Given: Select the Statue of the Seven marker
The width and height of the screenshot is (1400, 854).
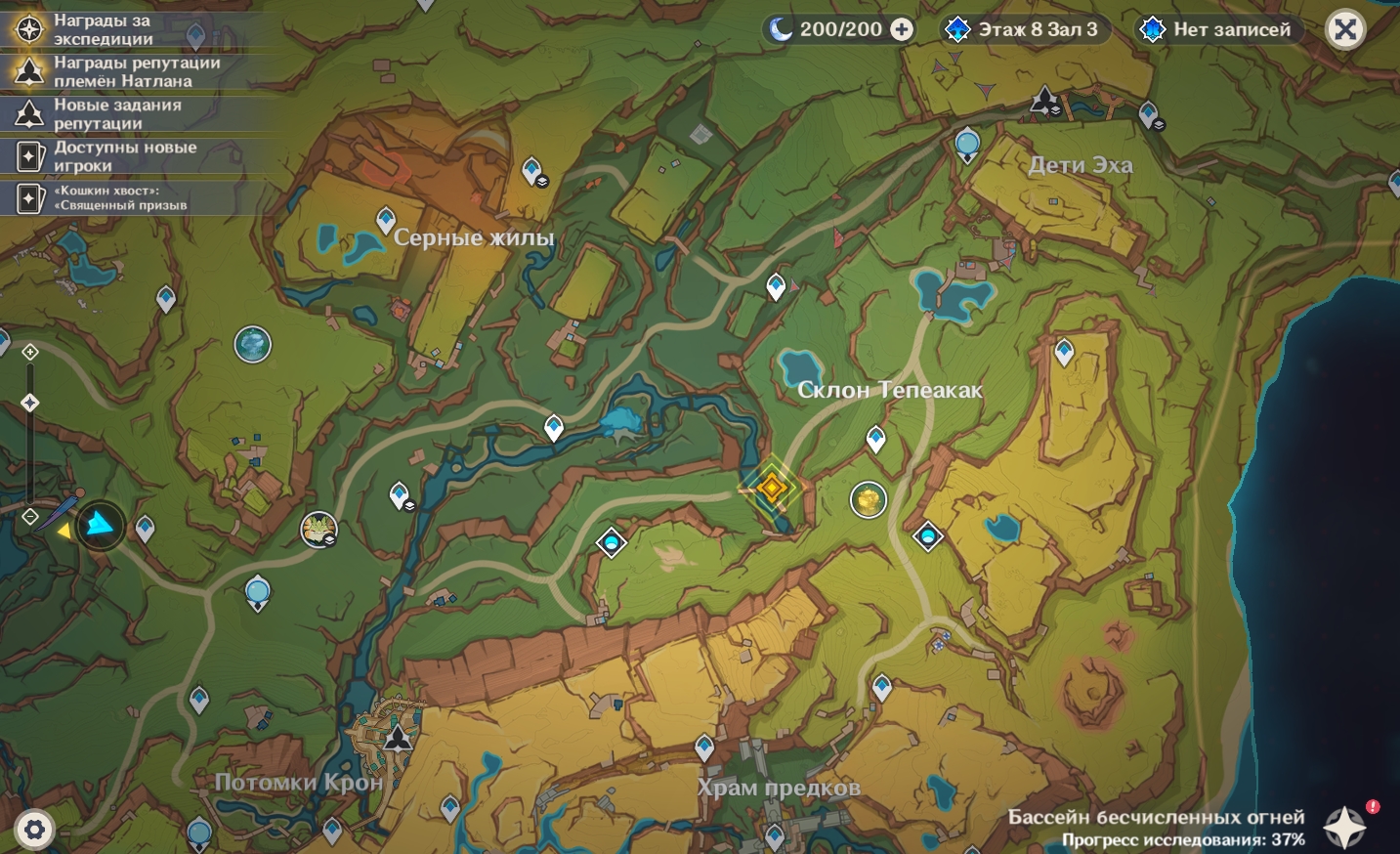Looking at the screenshot, I should (252, 344).
